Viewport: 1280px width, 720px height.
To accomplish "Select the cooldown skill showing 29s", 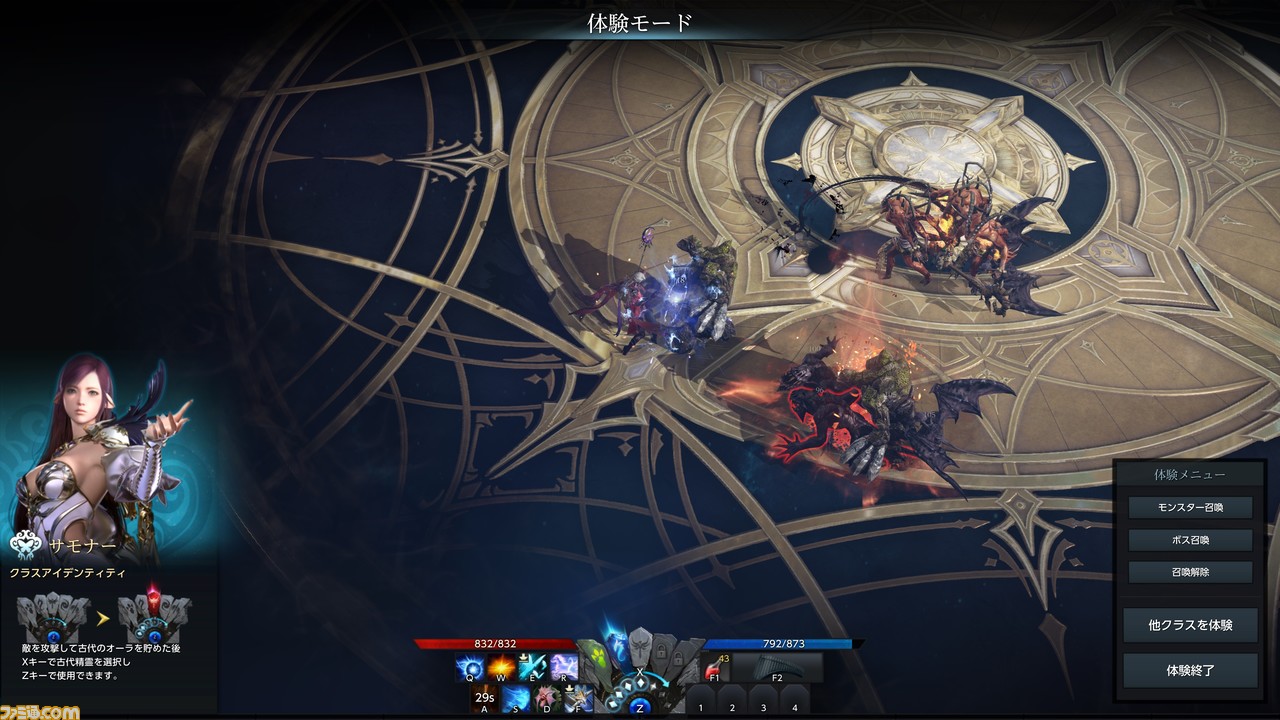I will (x=485, y=698).
